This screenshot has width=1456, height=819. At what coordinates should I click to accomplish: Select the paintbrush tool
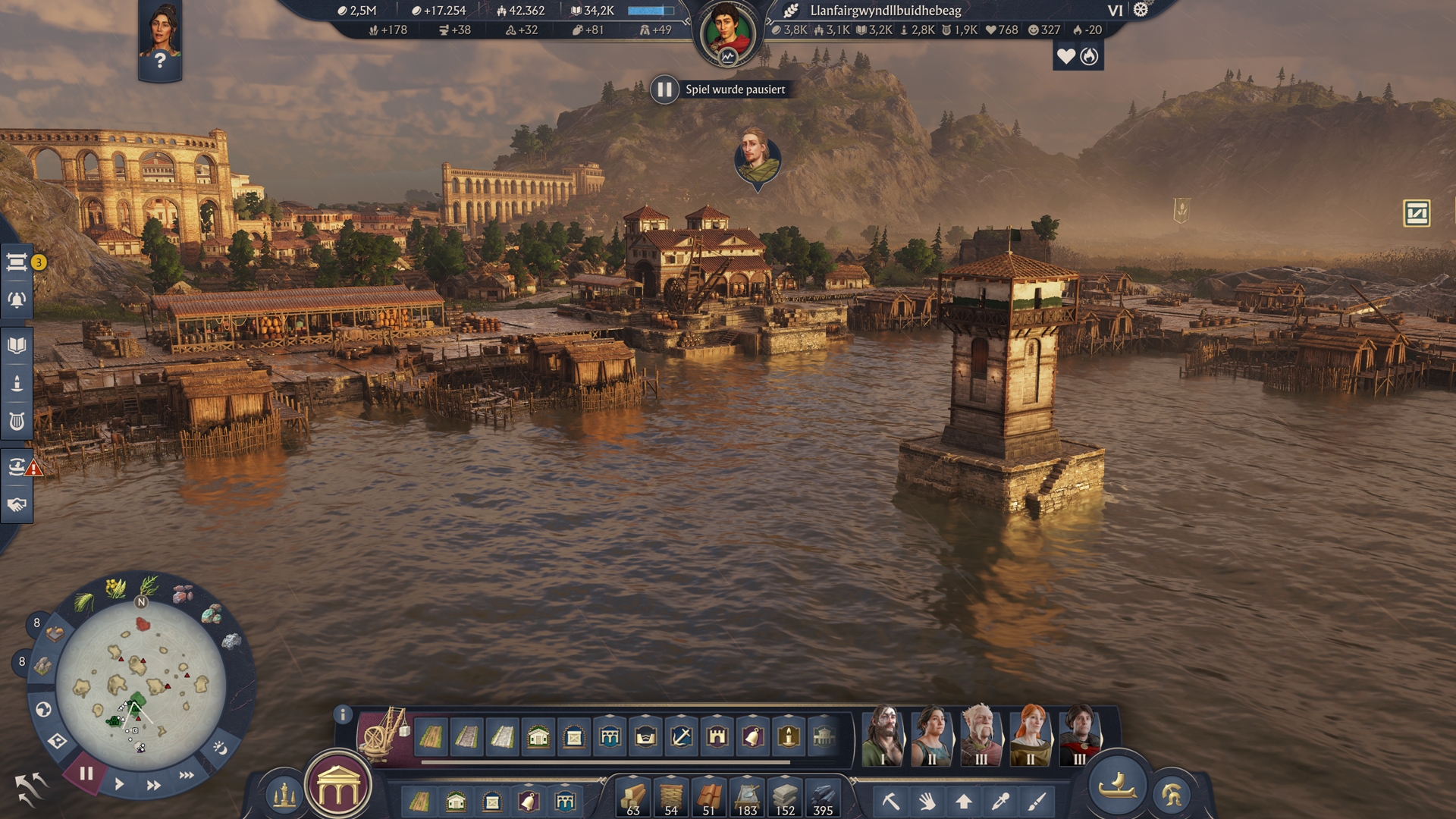[x=1037, y=801]
